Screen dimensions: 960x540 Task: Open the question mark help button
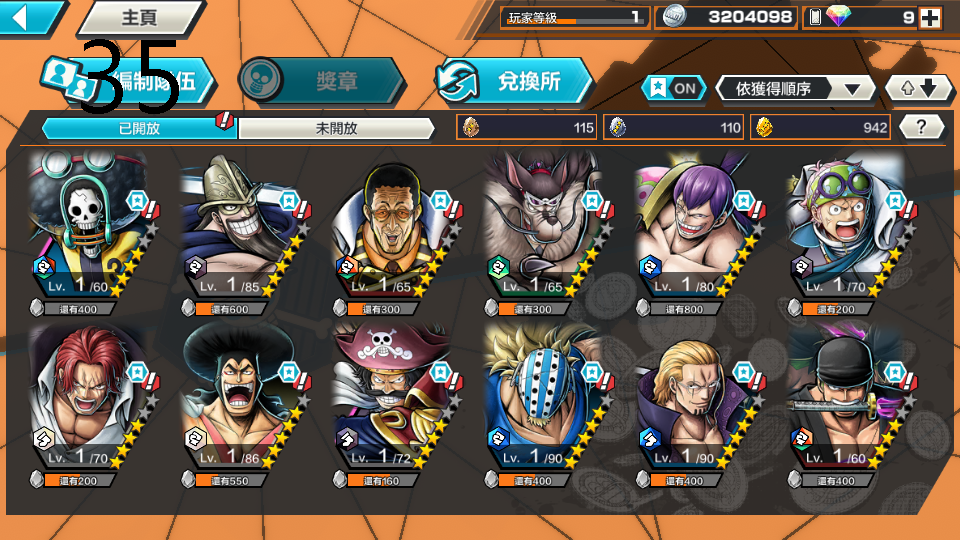coord(922,127)
